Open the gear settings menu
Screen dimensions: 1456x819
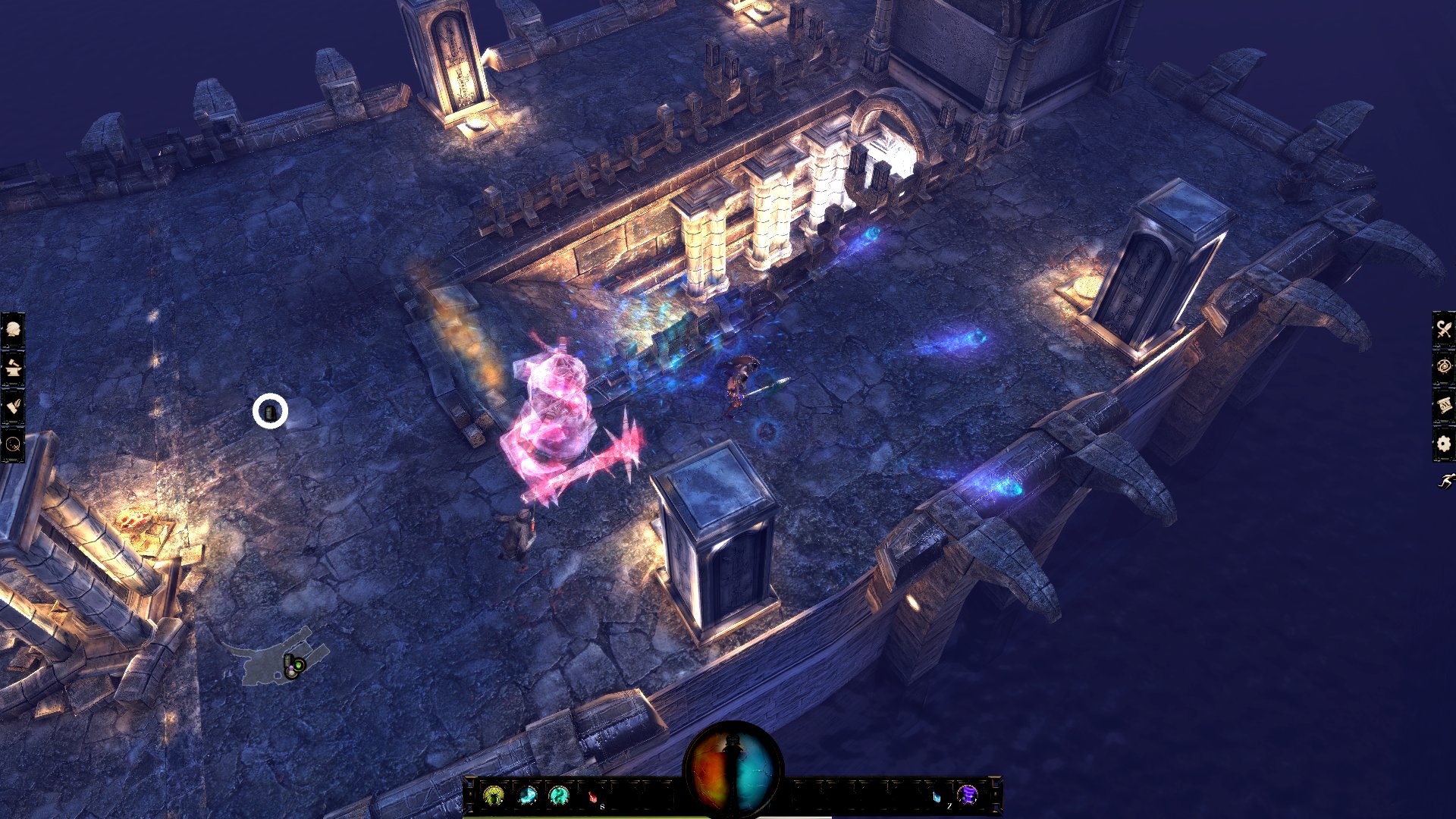(x=1443, y=444)
